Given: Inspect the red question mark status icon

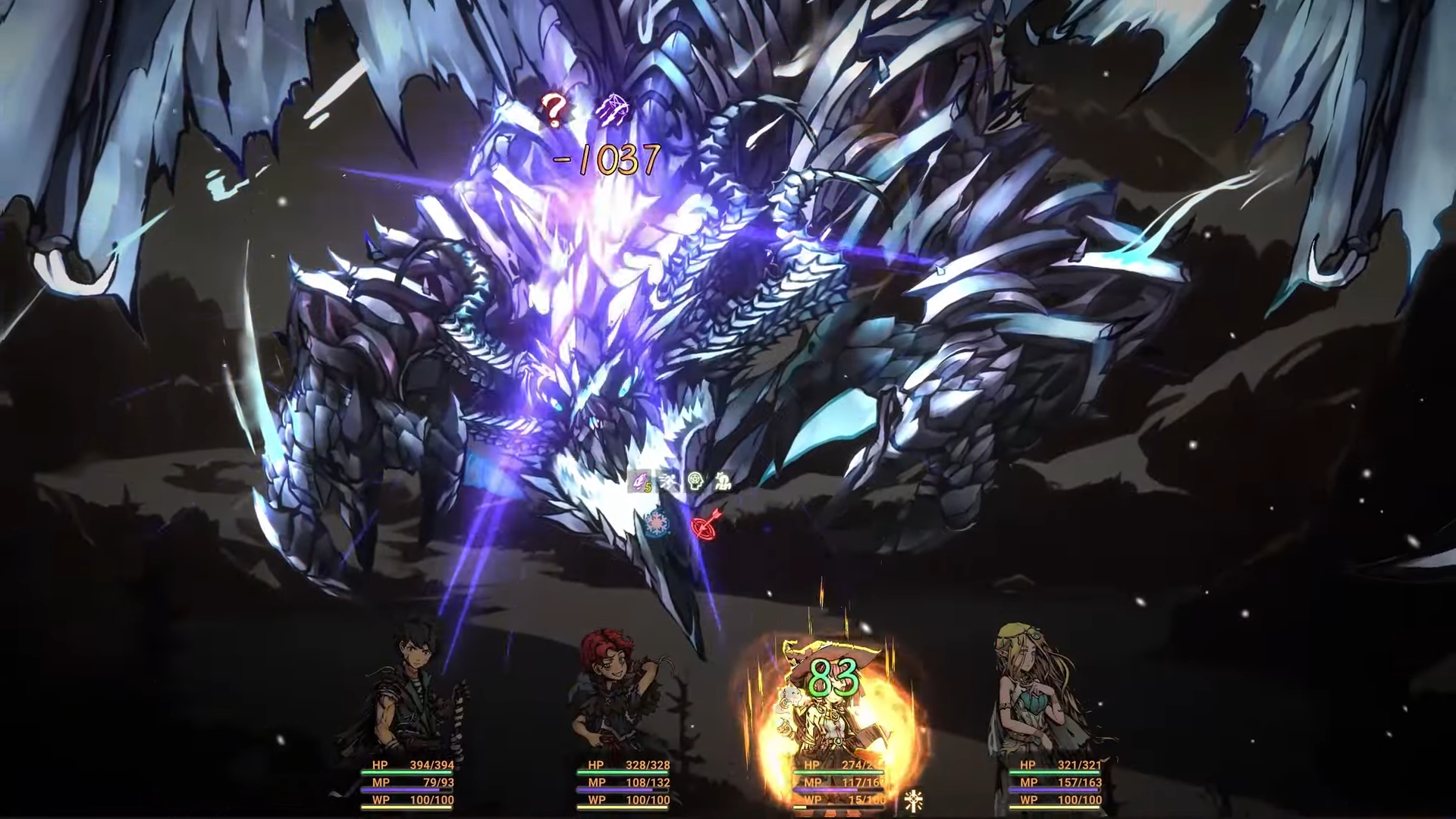Looking at the screenshot, I should click(554, 111).
